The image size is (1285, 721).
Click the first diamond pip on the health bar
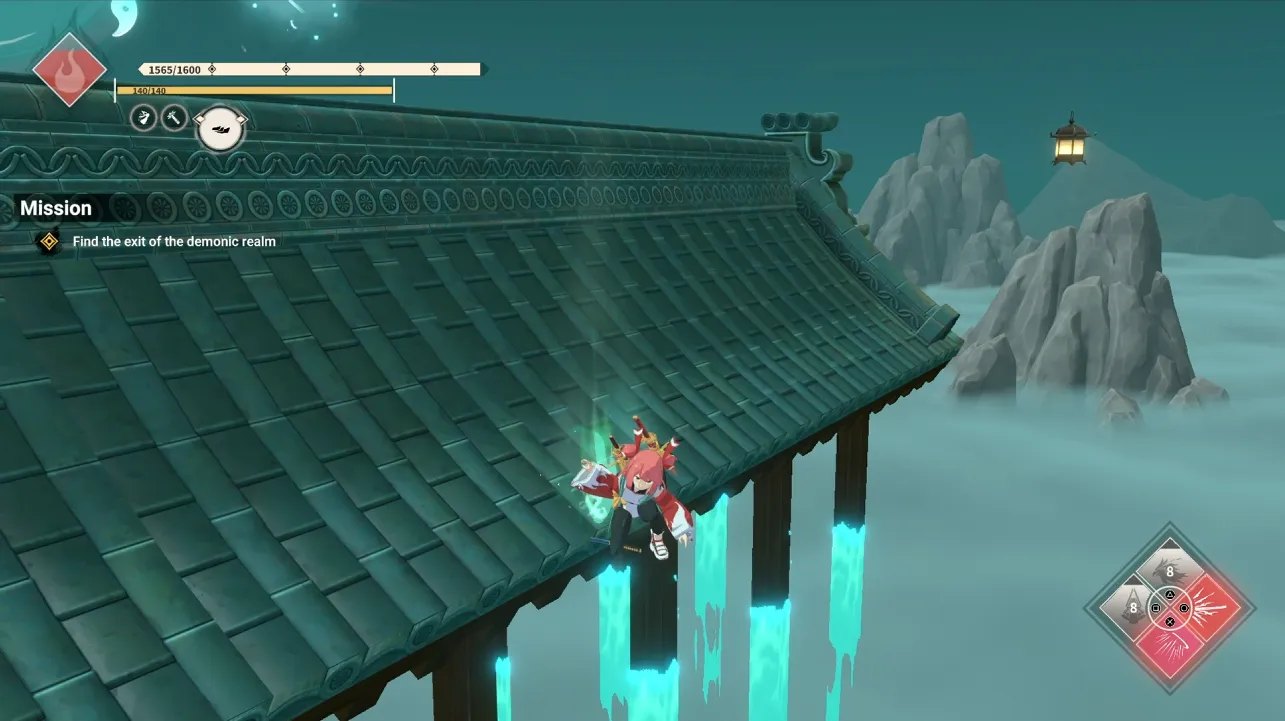click(x=212, y=68)
